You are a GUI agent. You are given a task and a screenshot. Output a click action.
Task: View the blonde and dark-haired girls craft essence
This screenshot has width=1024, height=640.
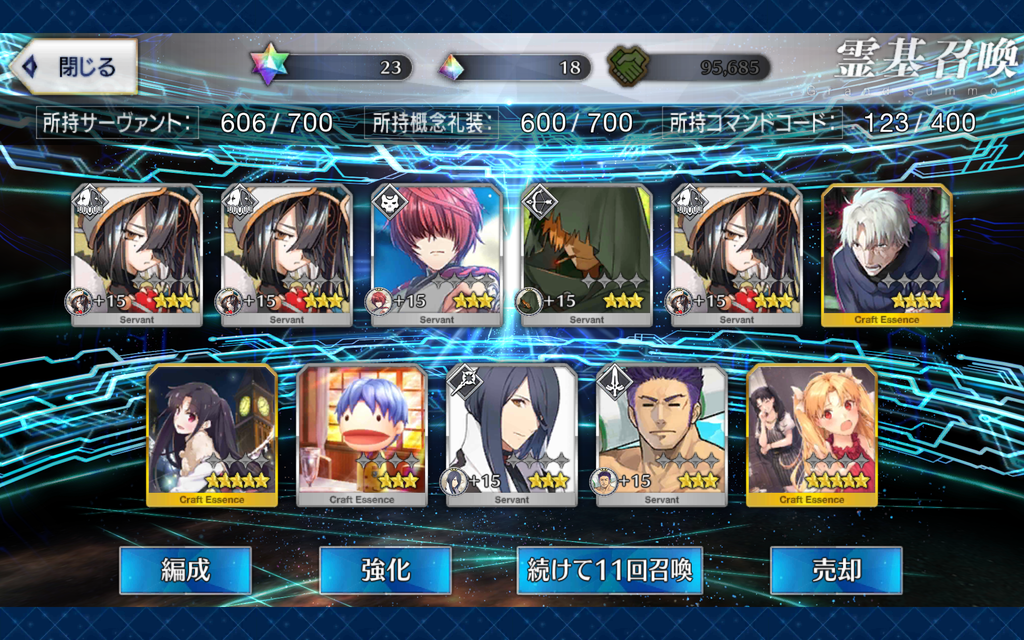click(x=811, y=434)
